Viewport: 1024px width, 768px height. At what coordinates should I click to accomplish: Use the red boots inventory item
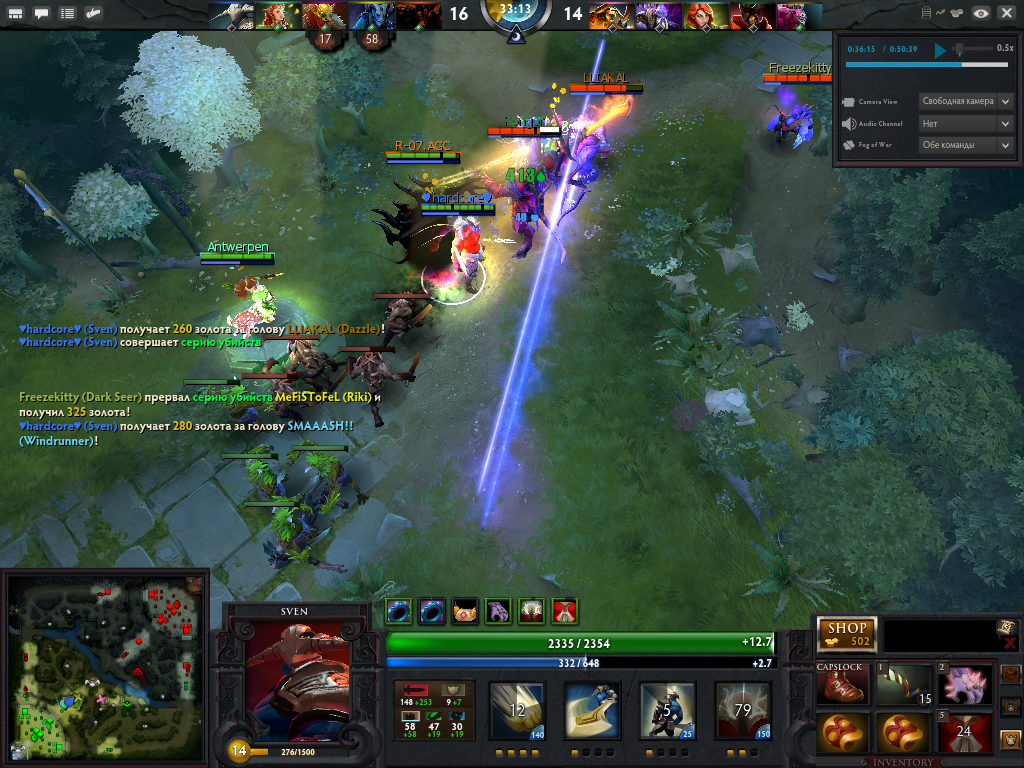click(x=845, y=687)
